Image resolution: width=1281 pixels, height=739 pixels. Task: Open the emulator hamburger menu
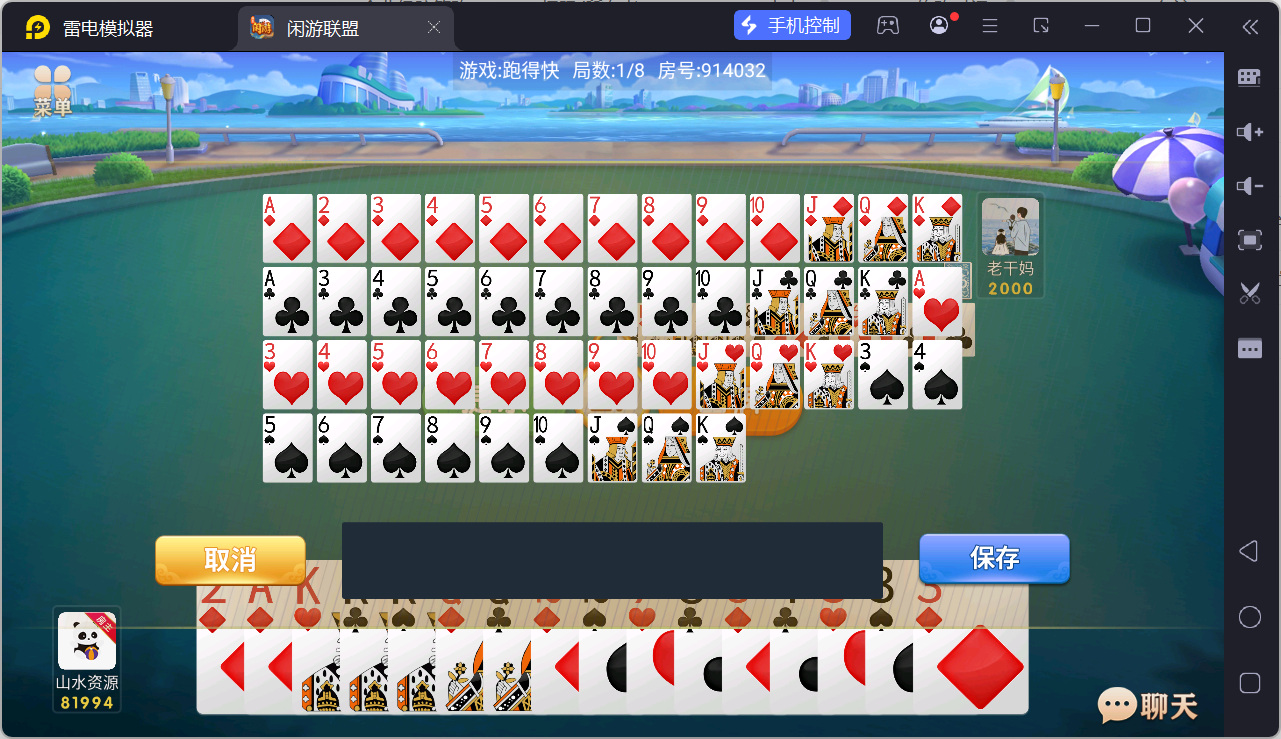(989, 24)
